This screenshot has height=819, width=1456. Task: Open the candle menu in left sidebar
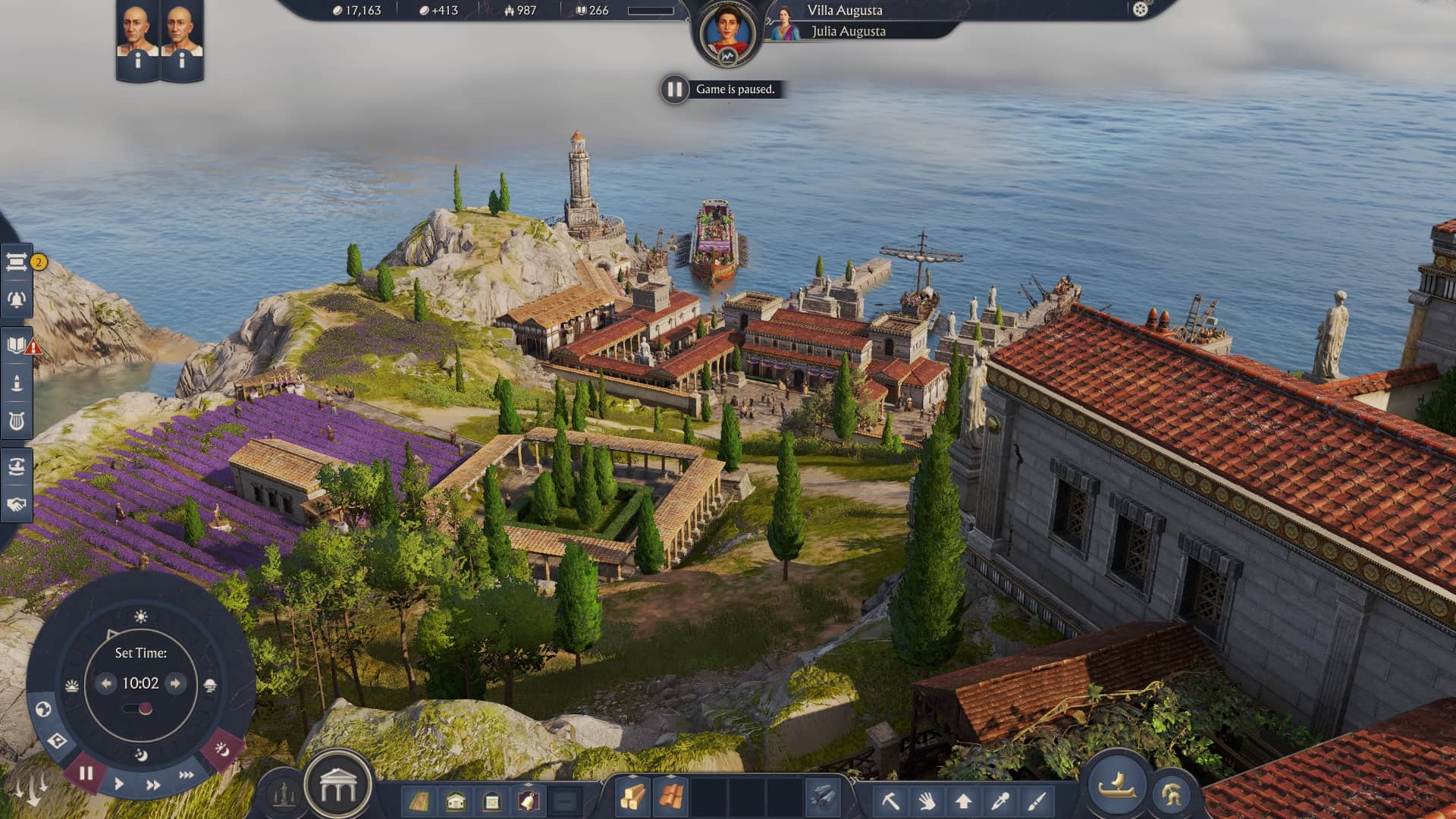coord(17,383)
